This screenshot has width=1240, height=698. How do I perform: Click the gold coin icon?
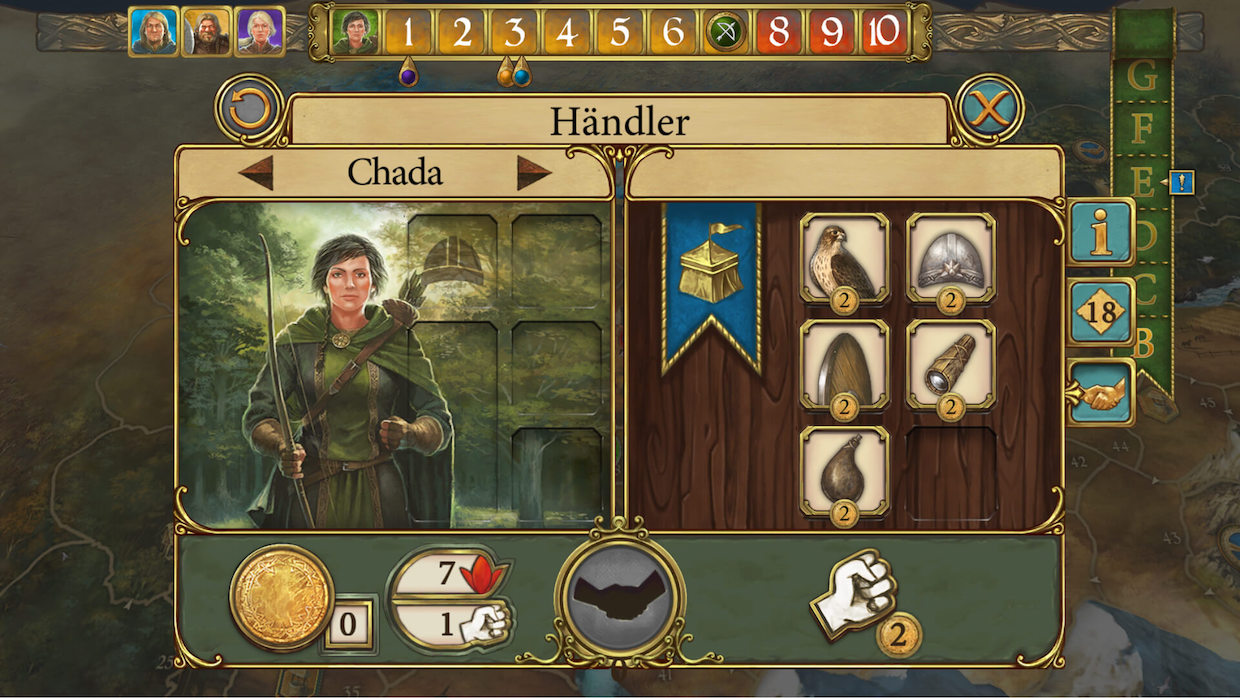281,597
